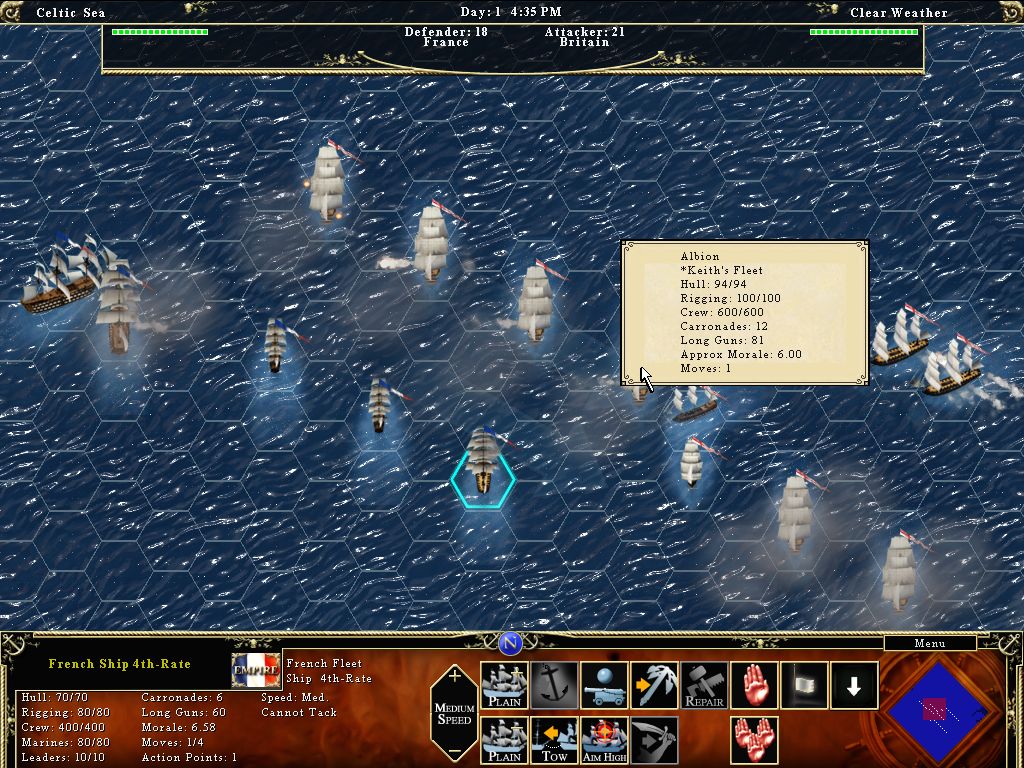The image size is (1024, 768).
Task: Click the white flag surrender icon
Action: click(x=805, y=686)
